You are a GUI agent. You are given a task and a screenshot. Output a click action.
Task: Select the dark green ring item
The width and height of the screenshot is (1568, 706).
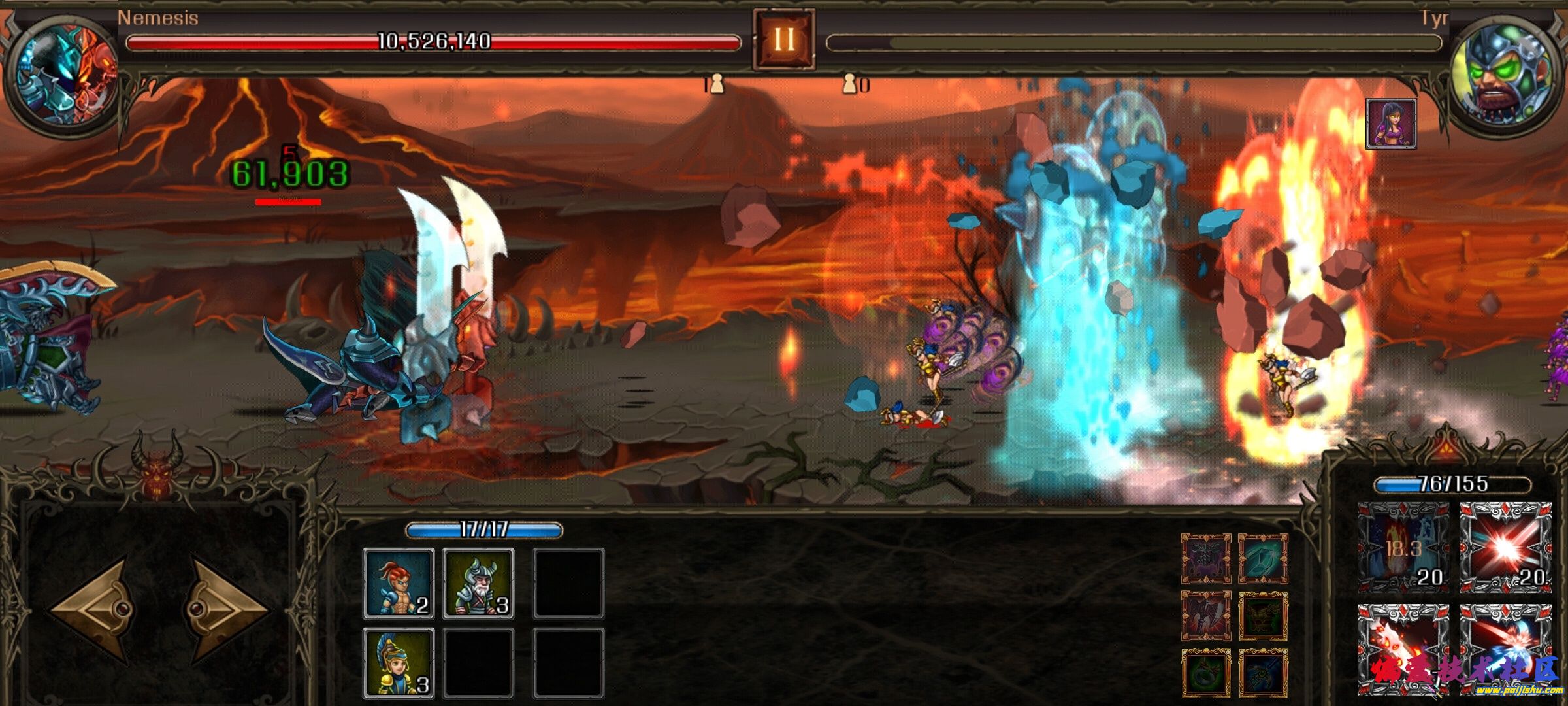point(1206,673)
